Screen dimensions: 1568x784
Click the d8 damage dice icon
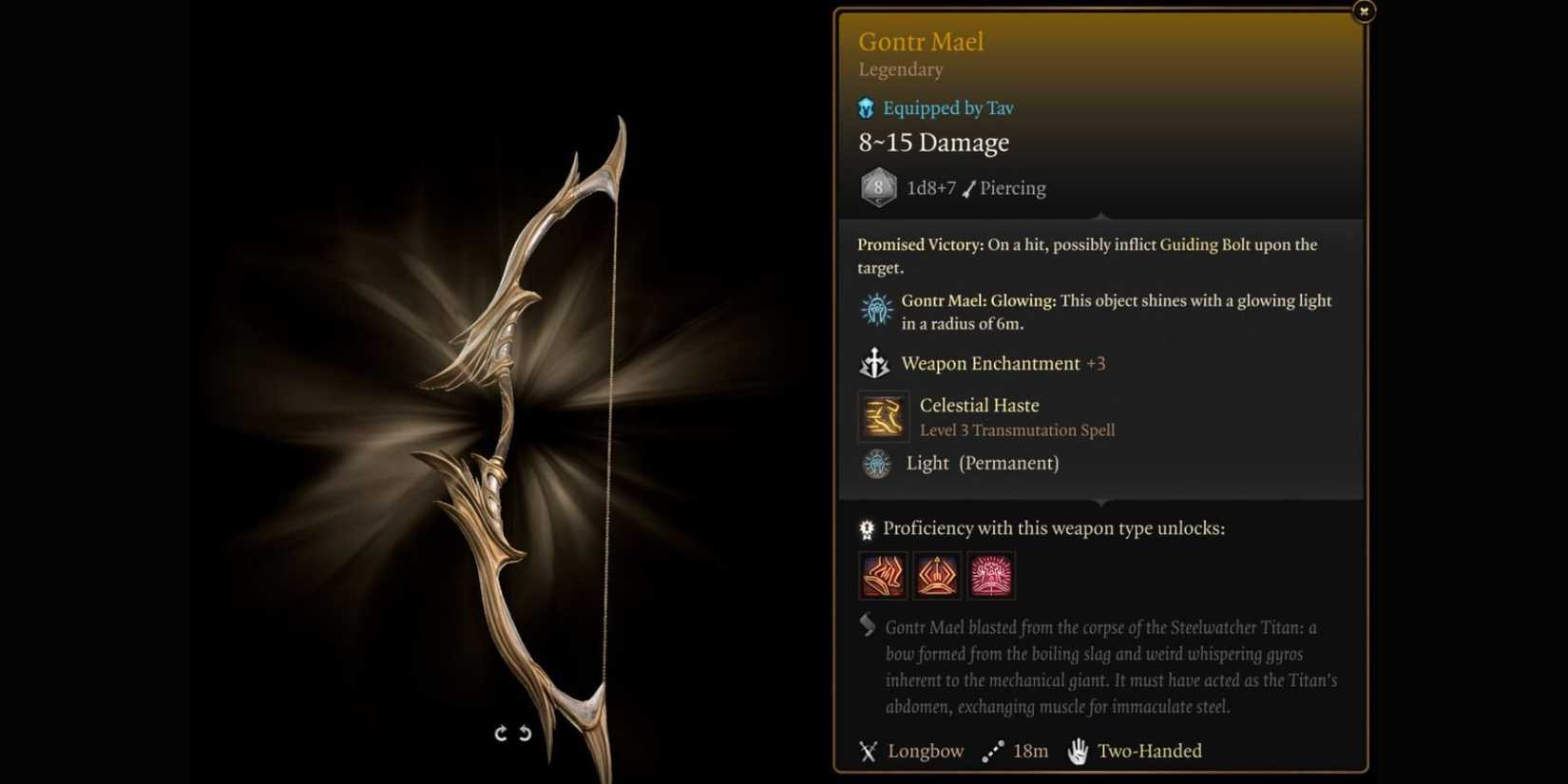[877, 187]
